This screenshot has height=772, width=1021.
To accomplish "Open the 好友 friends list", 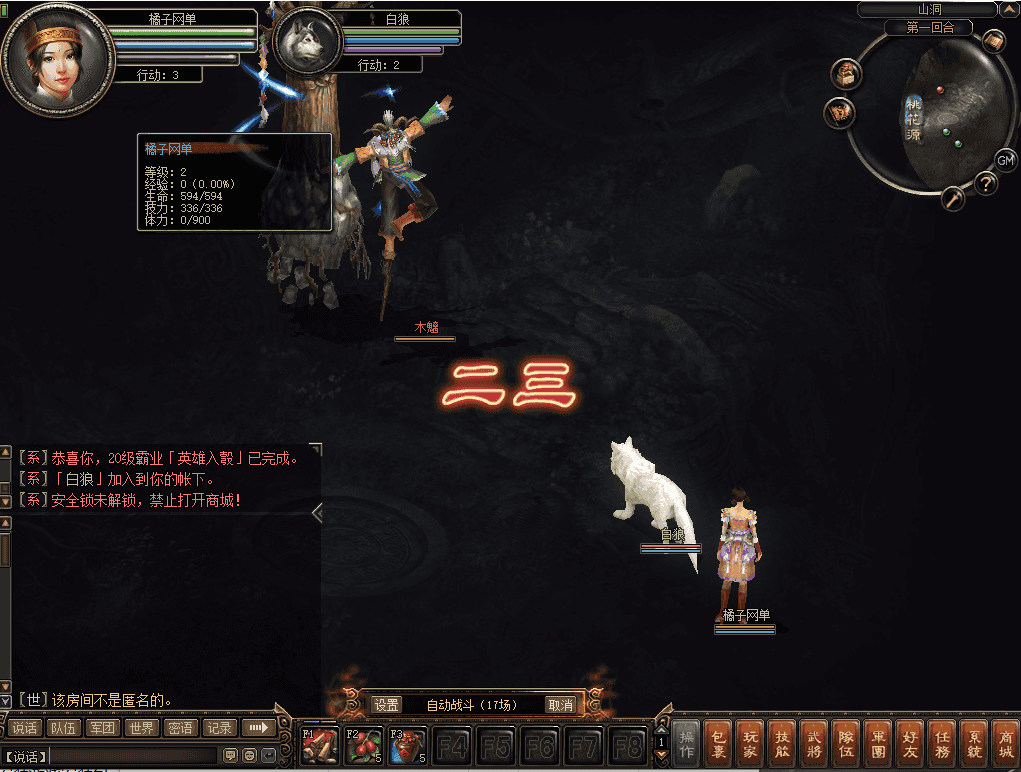I will click(x=909, y=744).
